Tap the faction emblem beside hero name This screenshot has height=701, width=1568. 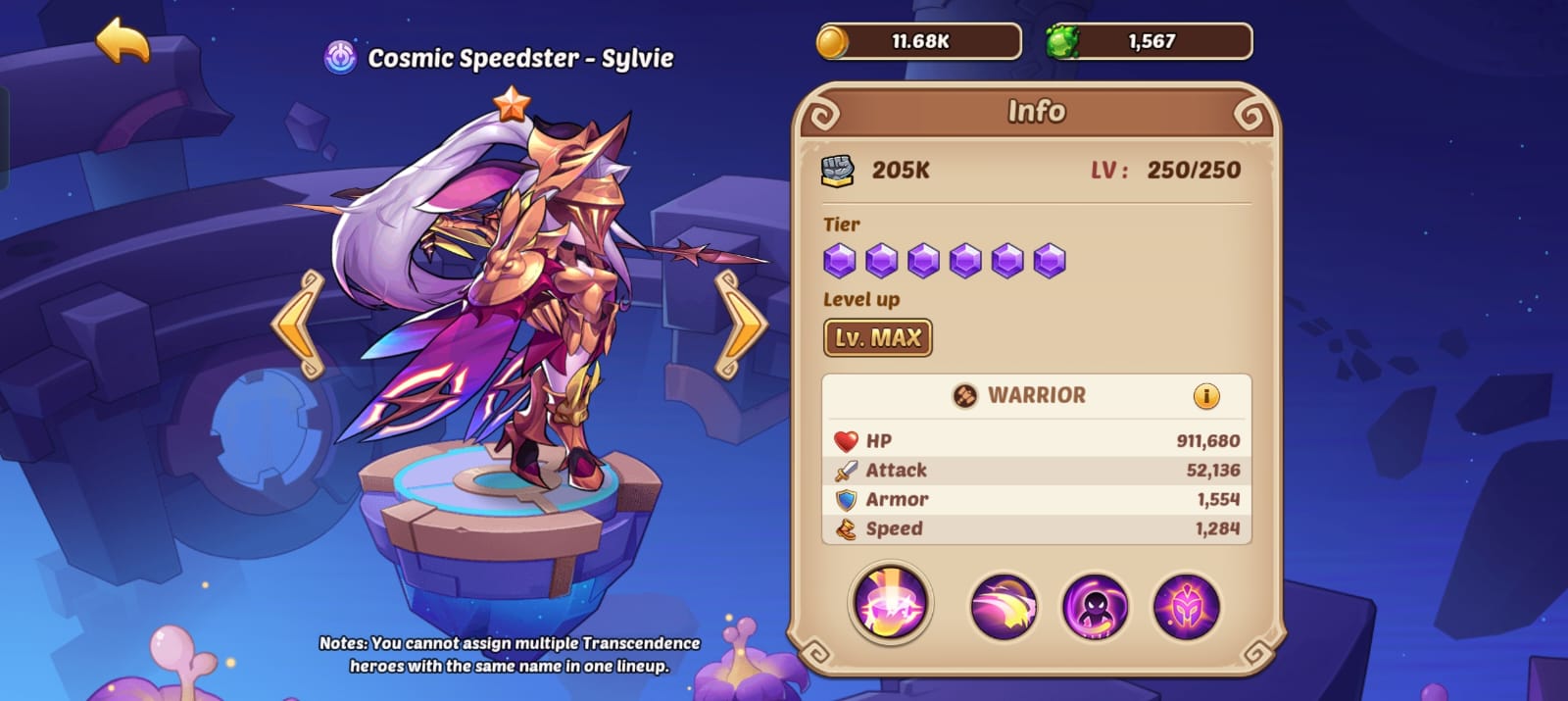click(x=340, y=58)
